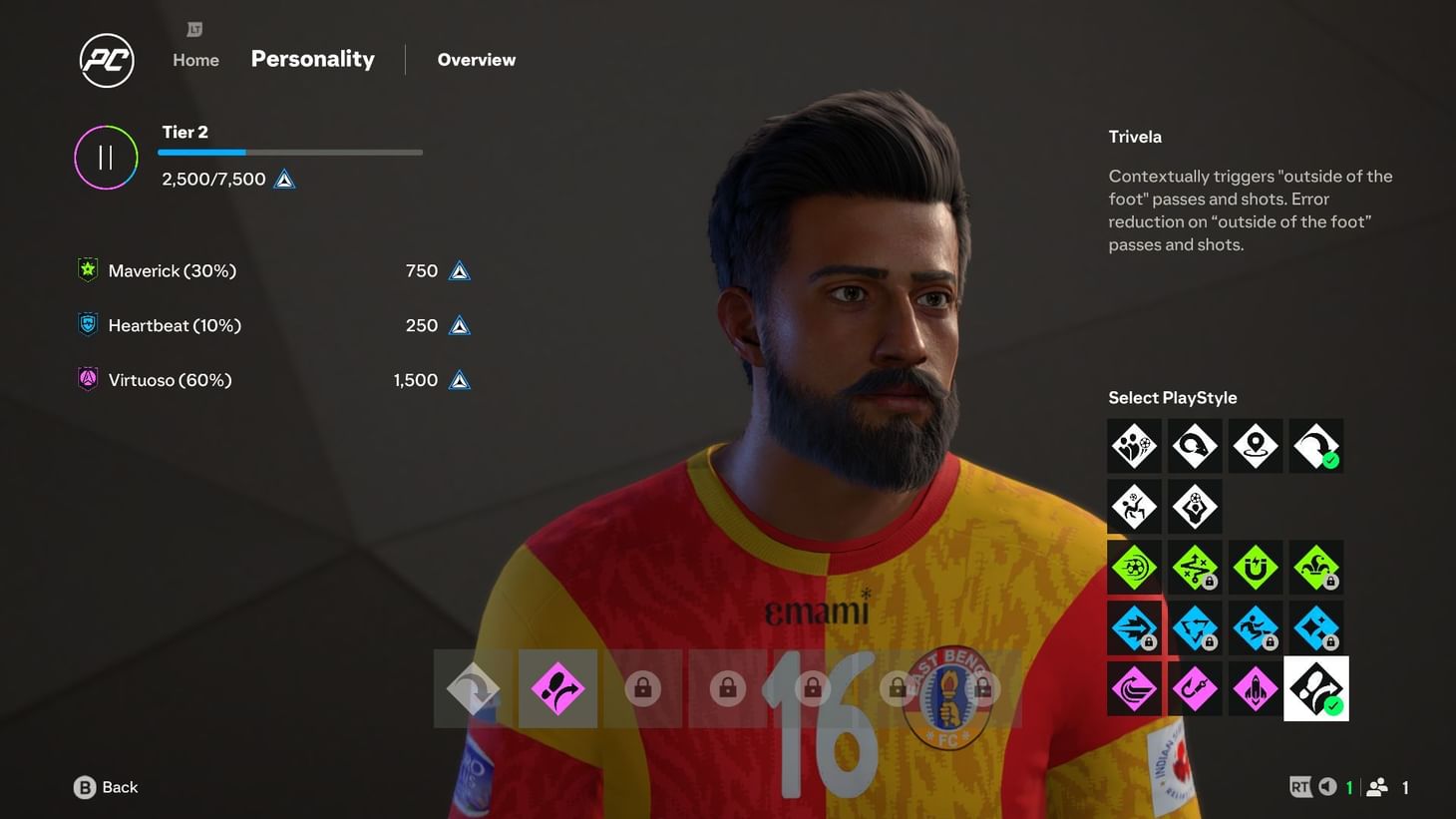This screenshot has height=819, width=1456.
Task: Select the jester hat PlayStyle icon
Action: tap(1316, 567)
